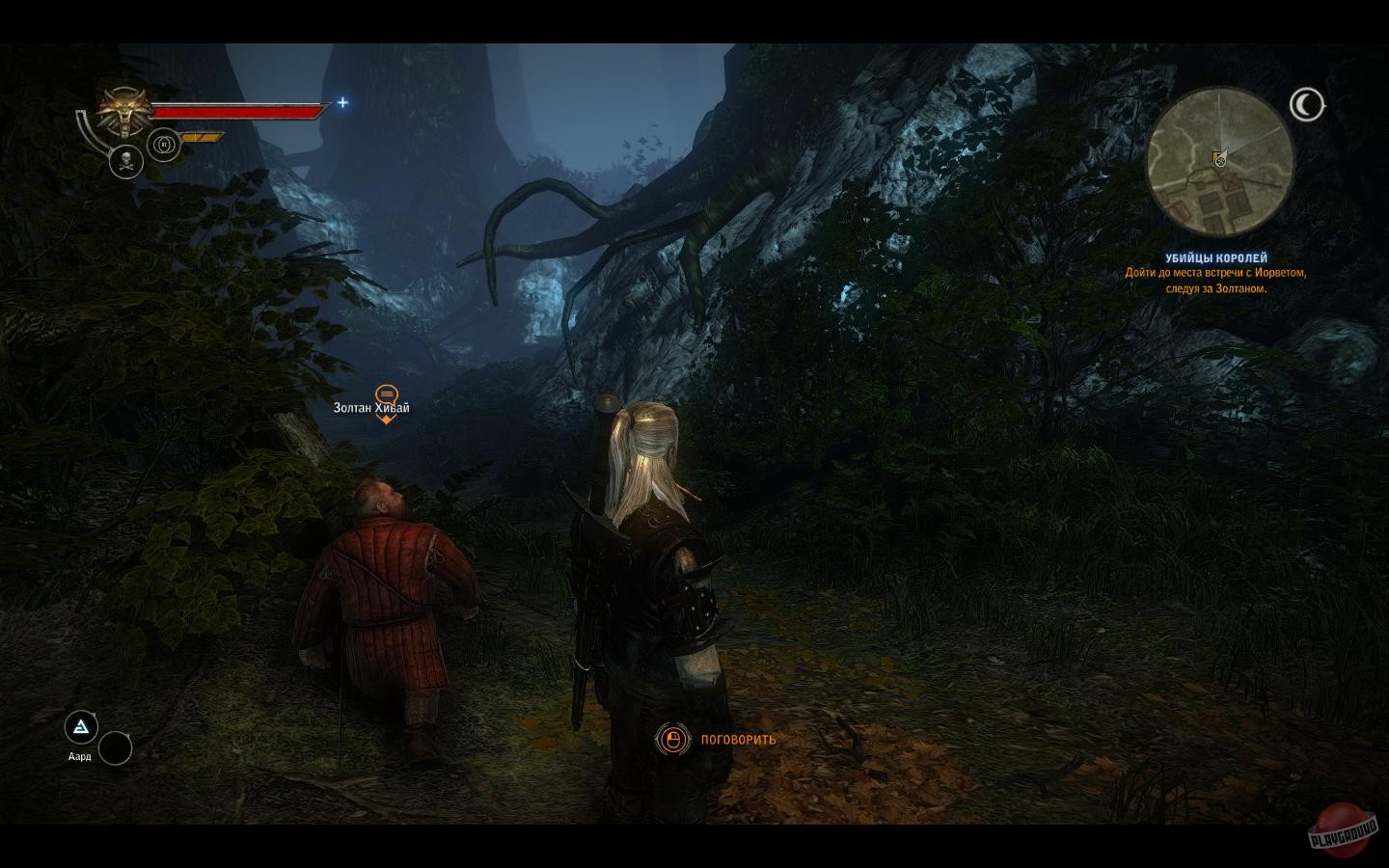The image size is (1389, 868).
Task: Select the Aard sign quick slot icon
Action: 81,726
